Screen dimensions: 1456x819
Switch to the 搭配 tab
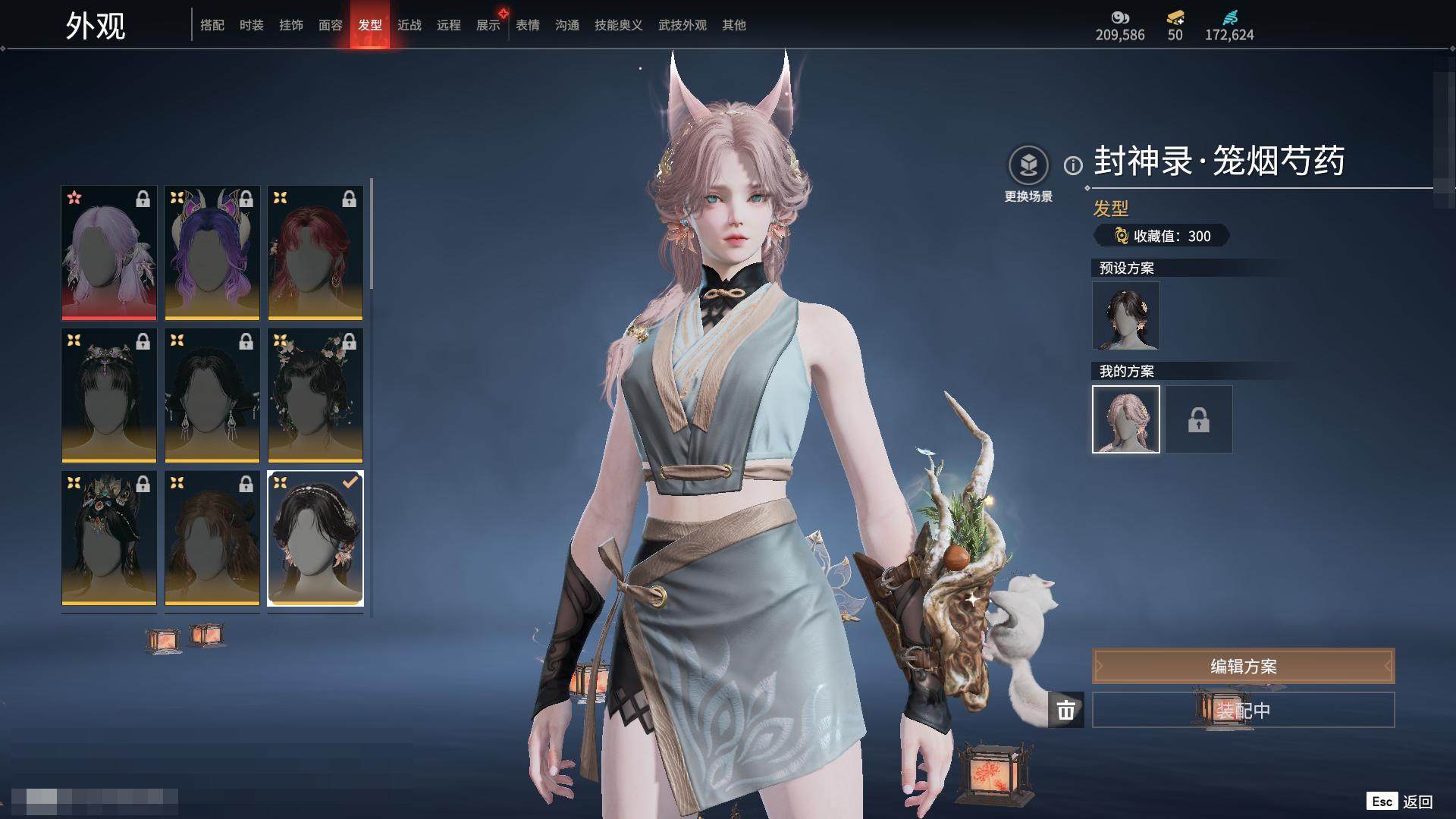tap(212, 25)
